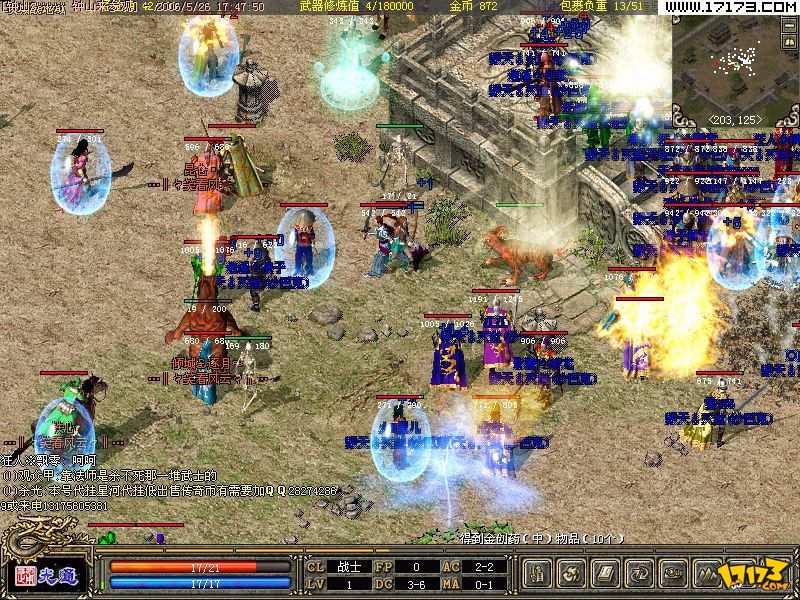Open the character figure button
Viewport: 800px width, 600px height.
[539, 573]
